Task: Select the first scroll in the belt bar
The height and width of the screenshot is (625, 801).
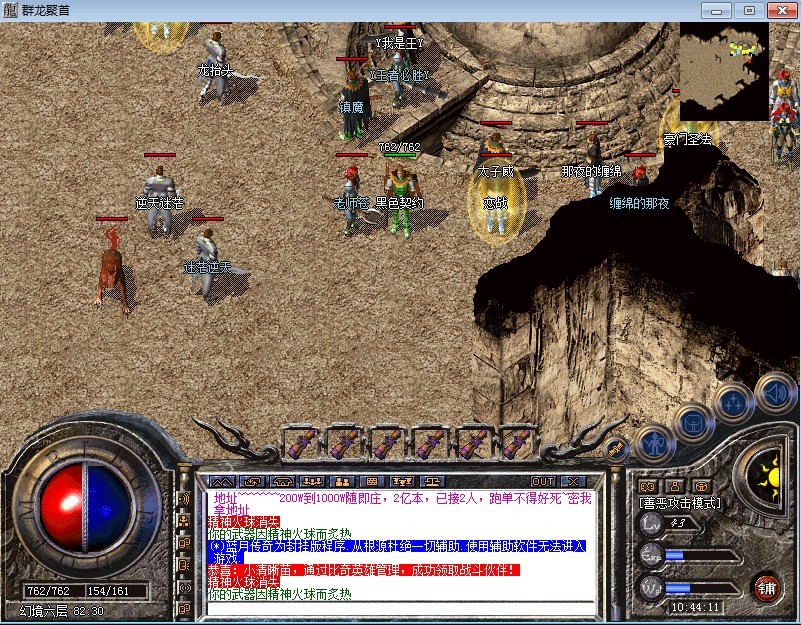Action: coord(300,443)
